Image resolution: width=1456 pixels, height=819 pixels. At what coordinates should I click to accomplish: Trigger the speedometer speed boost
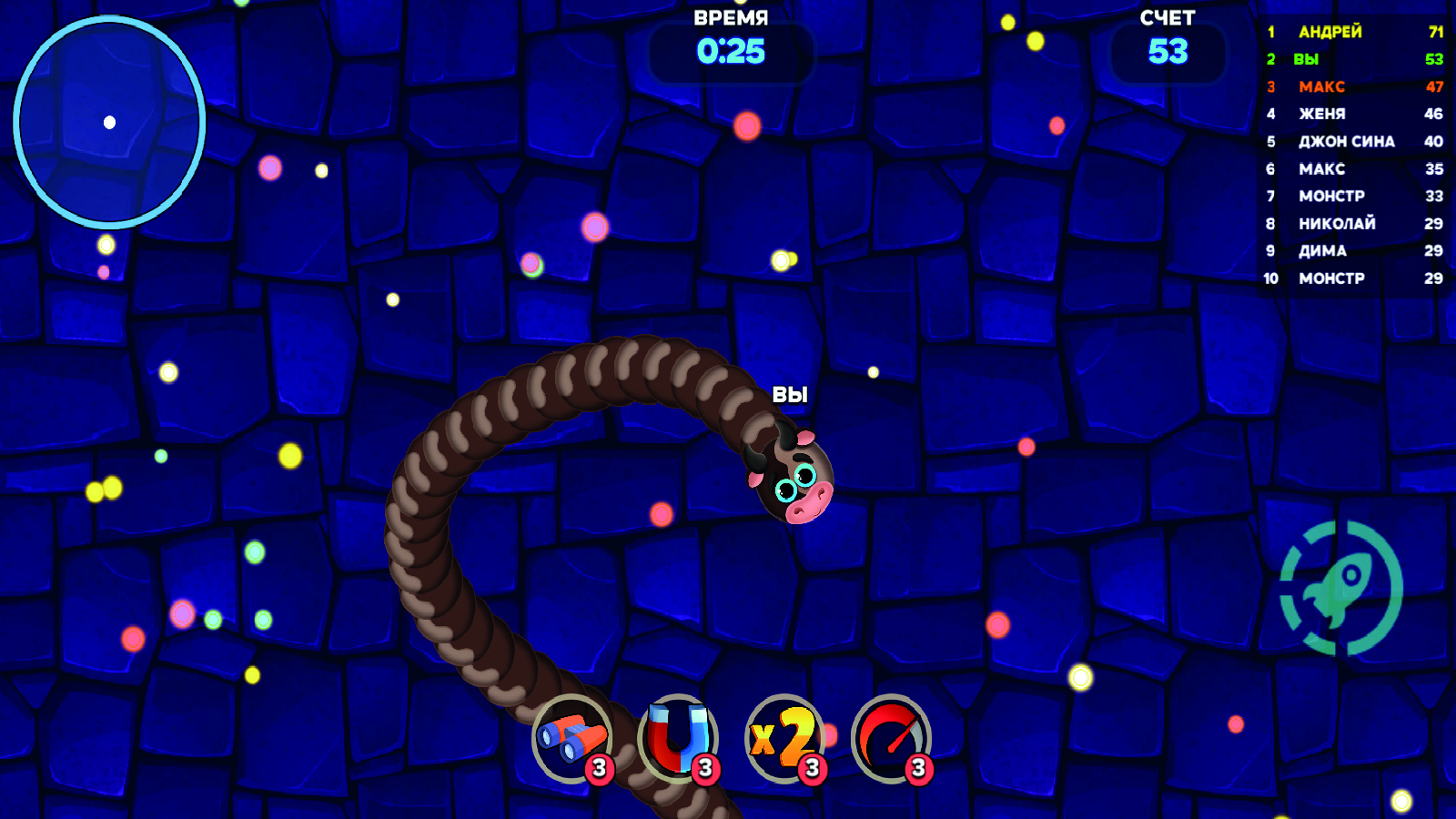point(889,739)
